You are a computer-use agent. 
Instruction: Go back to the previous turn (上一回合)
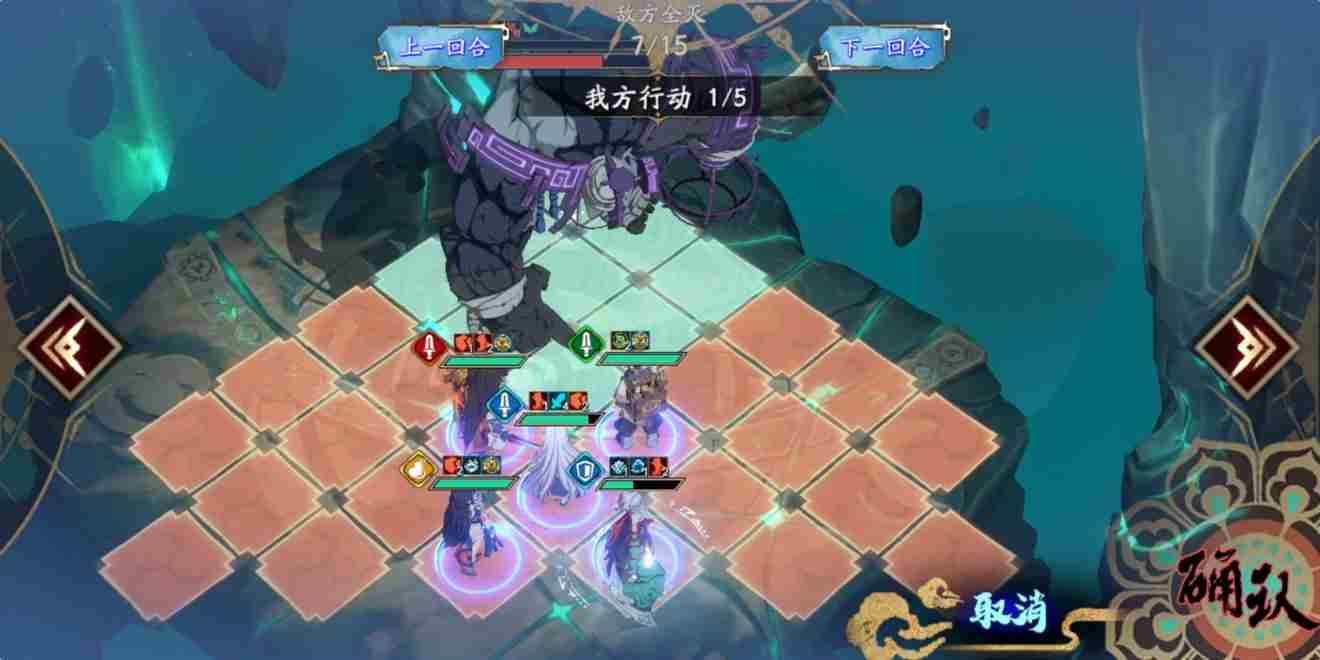[444, 47]
